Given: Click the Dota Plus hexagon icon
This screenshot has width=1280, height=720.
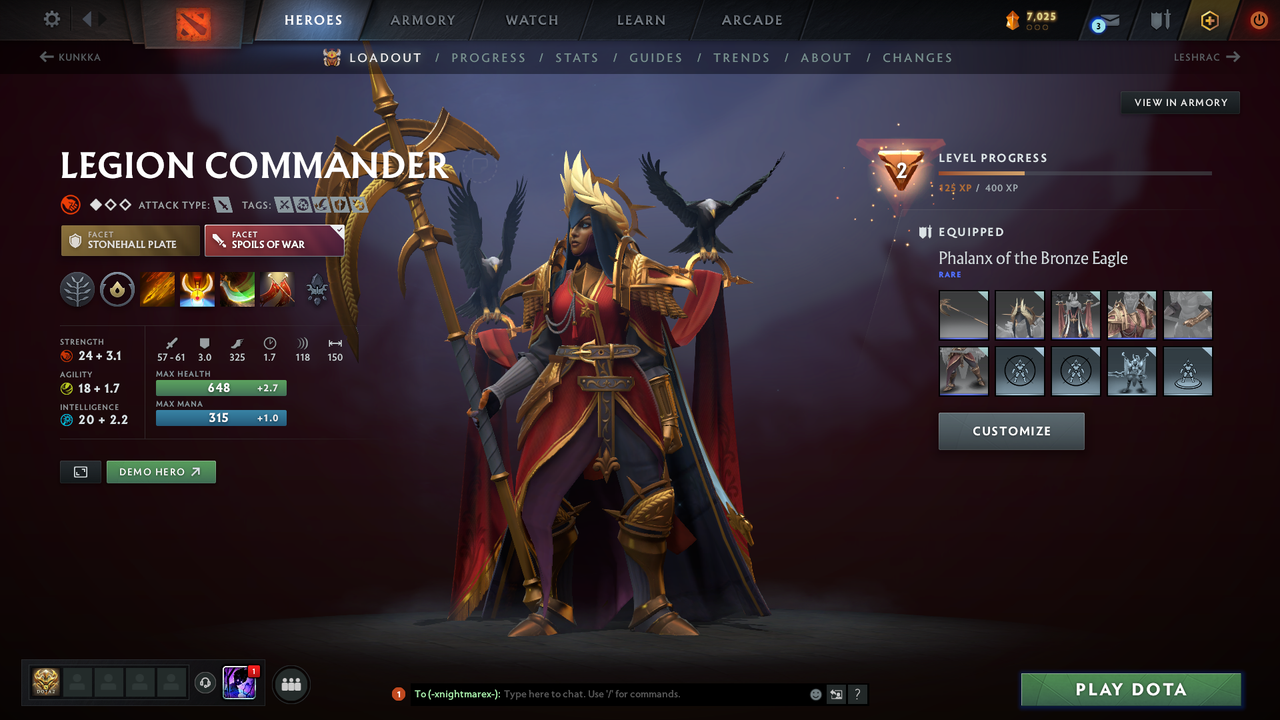Looking at the screenshot, I should tap(1209, 20).
